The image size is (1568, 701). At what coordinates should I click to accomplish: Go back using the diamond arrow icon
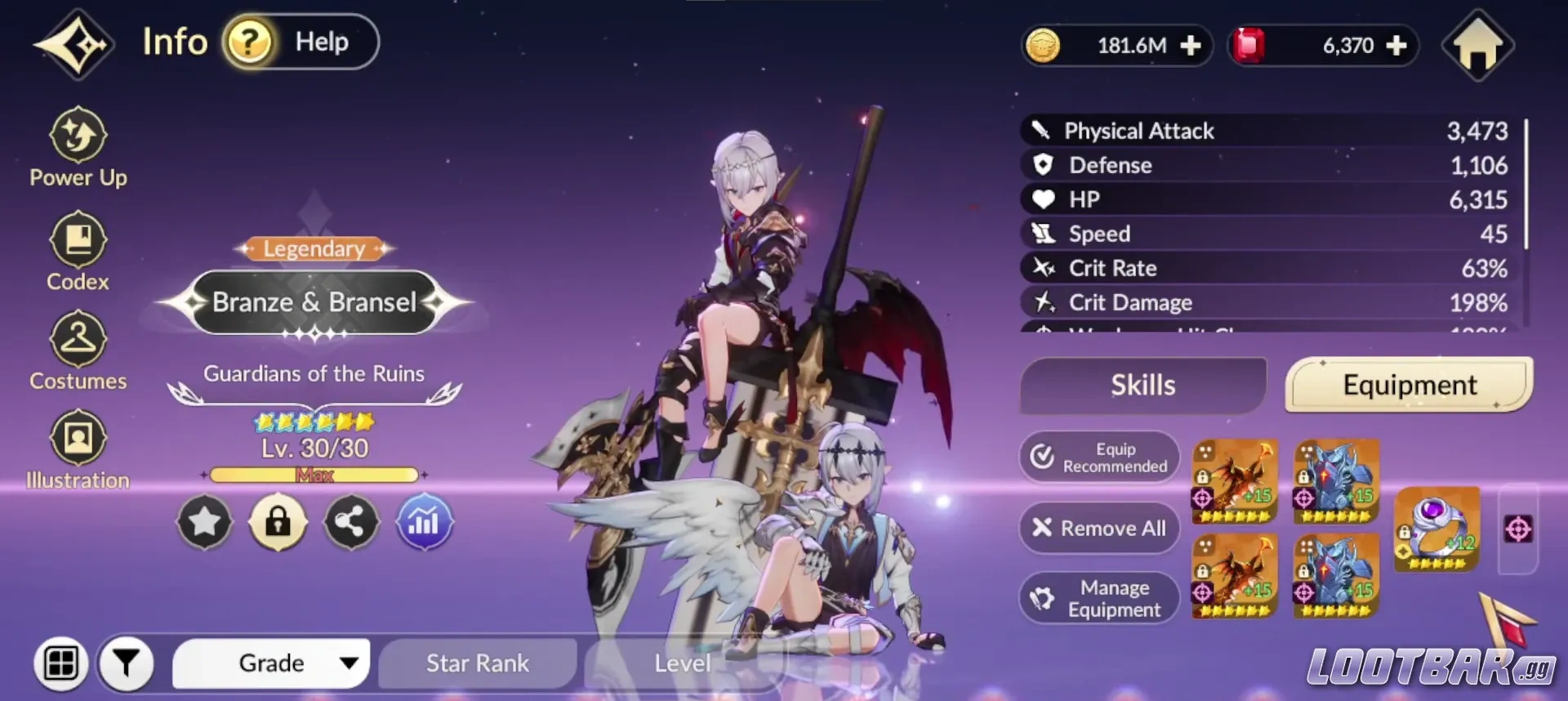(x=73, y=44)
